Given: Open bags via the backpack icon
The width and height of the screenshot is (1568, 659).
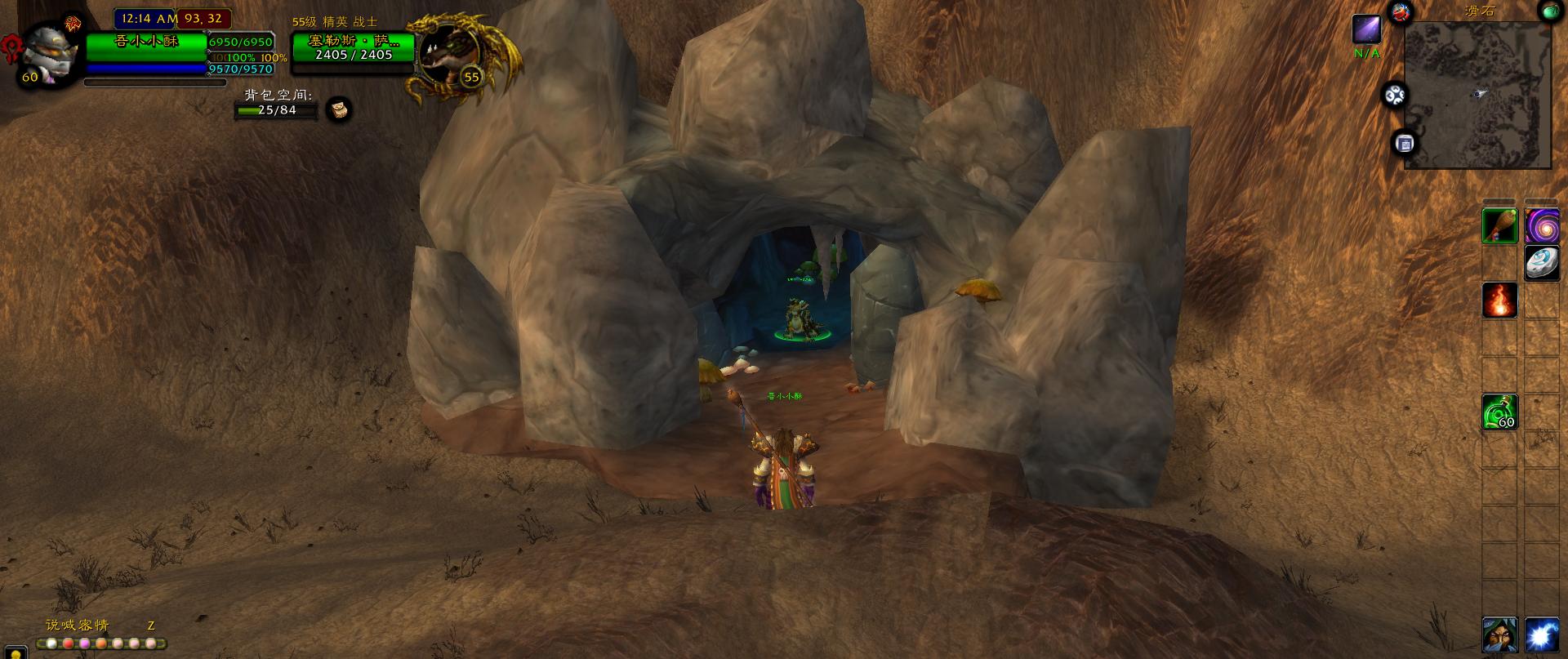Looking at the screenshot, I should tap(339, 109).
